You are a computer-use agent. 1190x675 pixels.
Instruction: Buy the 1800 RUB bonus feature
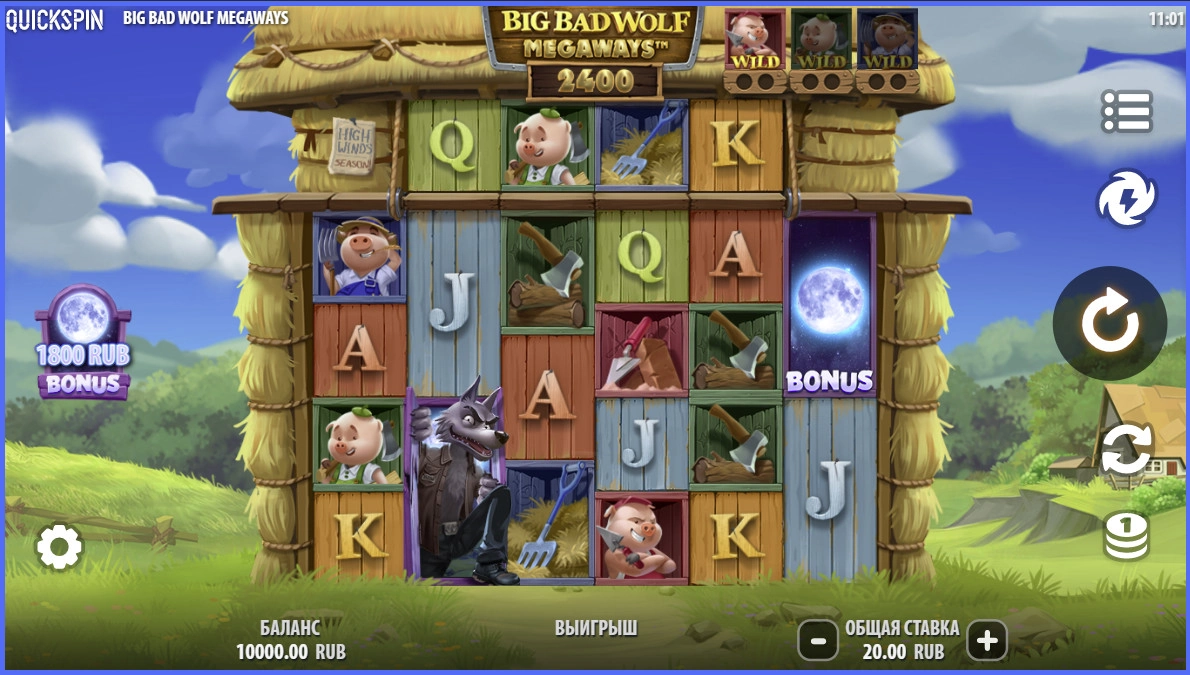(x=83, y=343)
